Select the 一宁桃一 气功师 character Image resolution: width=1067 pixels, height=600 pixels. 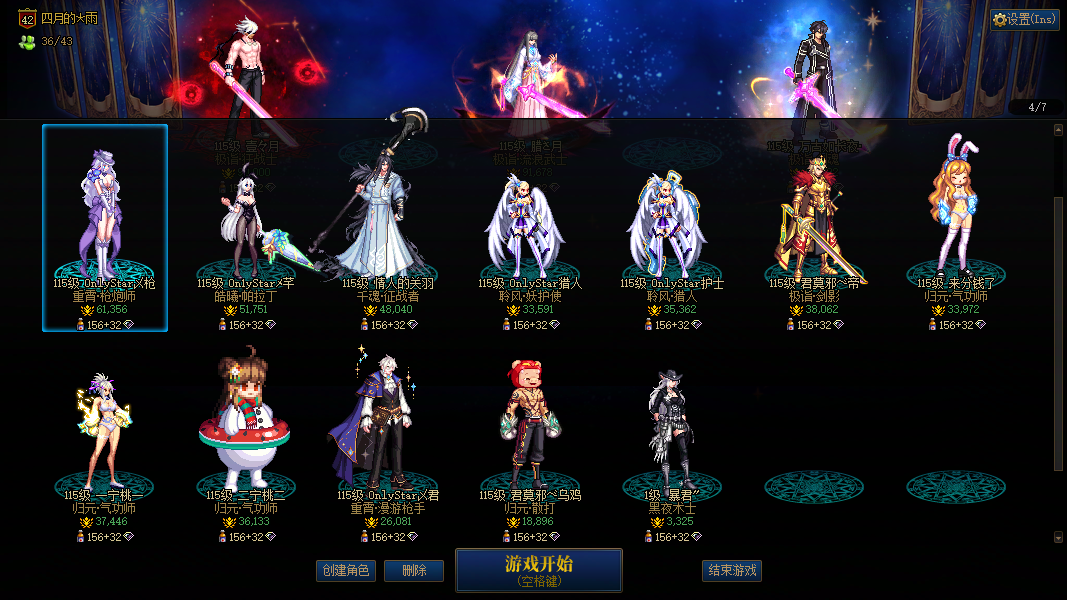(105, 440)
